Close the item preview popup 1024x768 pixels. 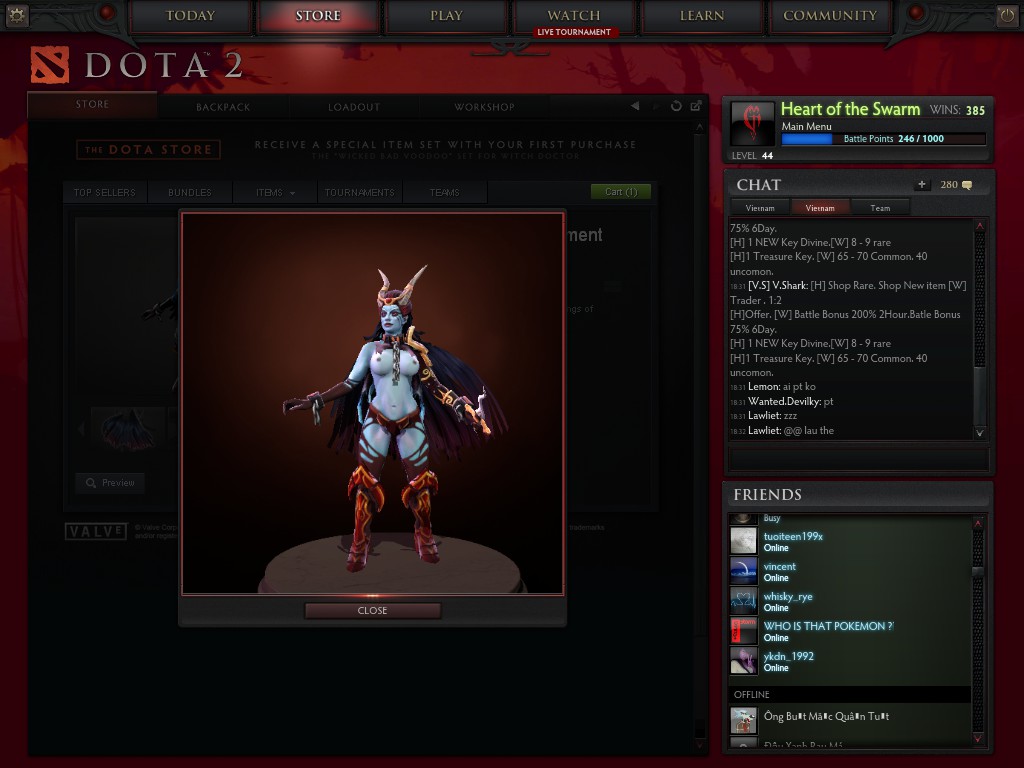point(372,610)
